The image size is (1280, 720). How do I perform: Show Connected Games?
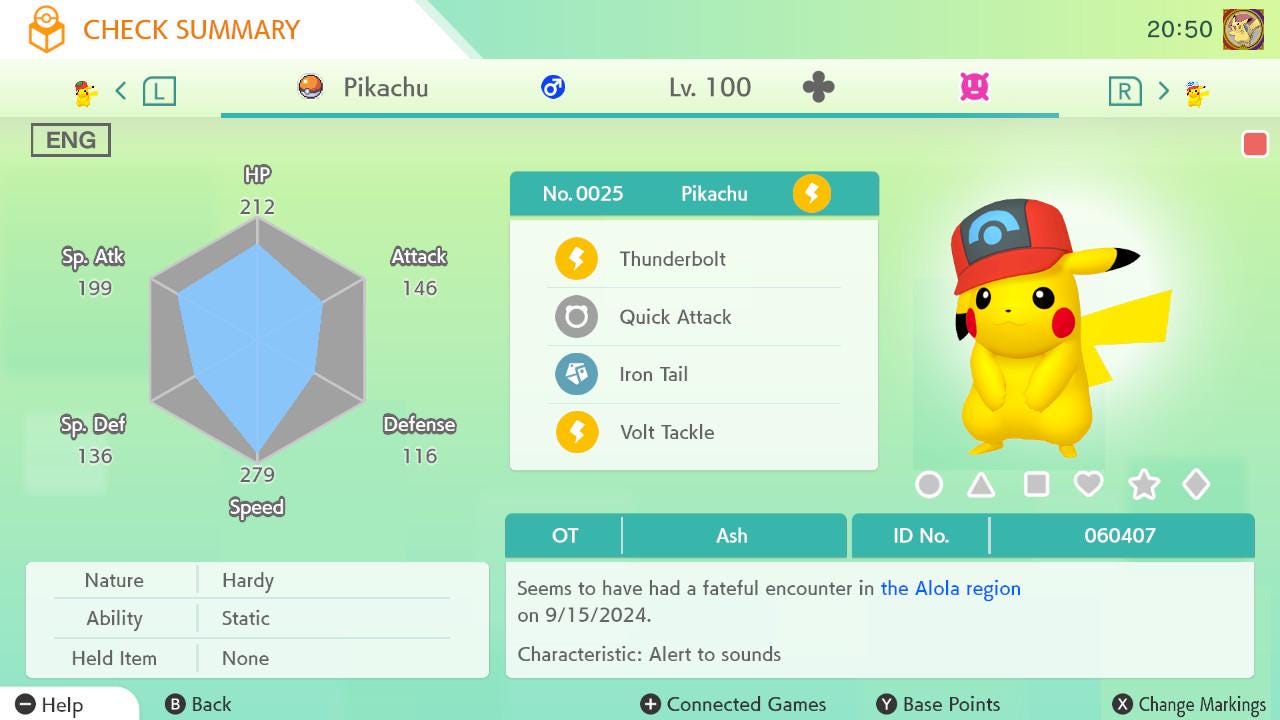(x=734, y=705)
